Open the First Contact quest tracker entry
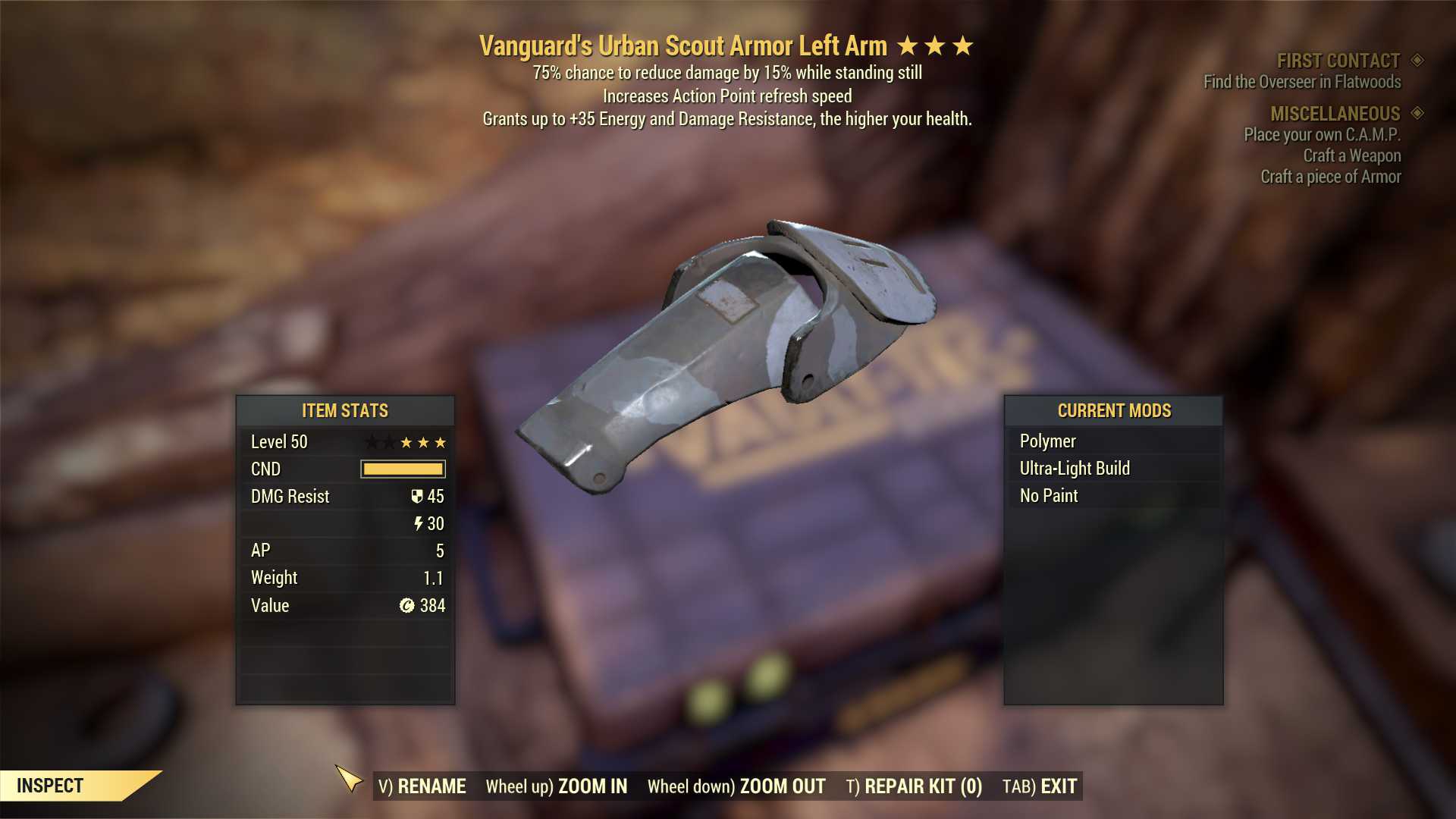Screen dimensions: 1456x819 click(1338, 61)
